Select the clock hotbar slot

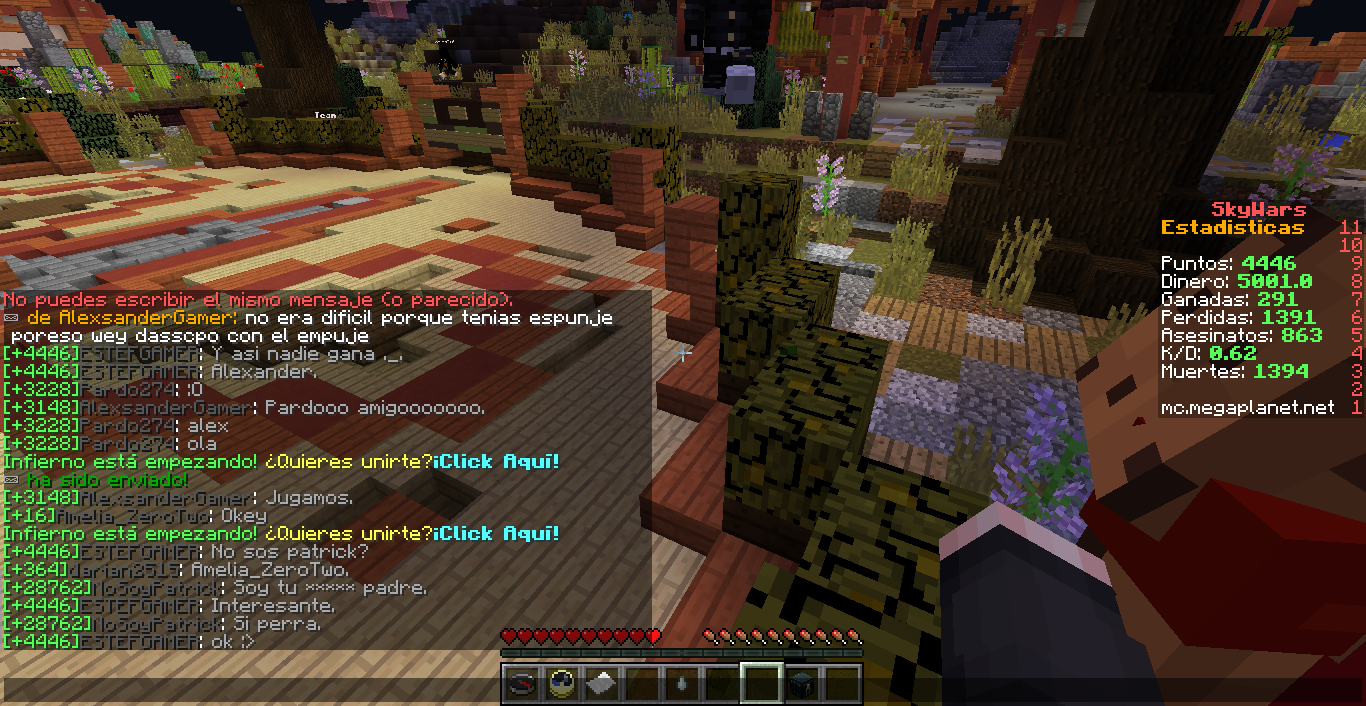point(561,684)
